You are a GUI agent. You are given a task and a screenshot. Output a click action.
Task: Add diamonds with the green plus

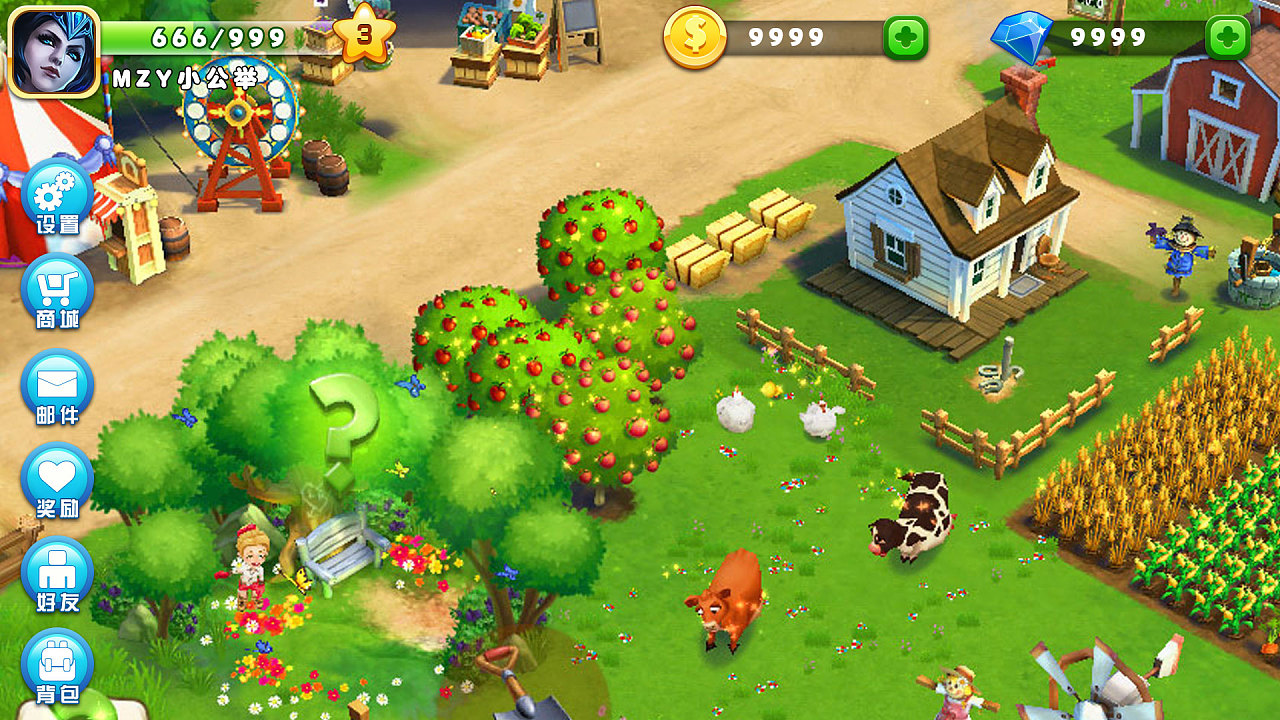coord(1228,38)
